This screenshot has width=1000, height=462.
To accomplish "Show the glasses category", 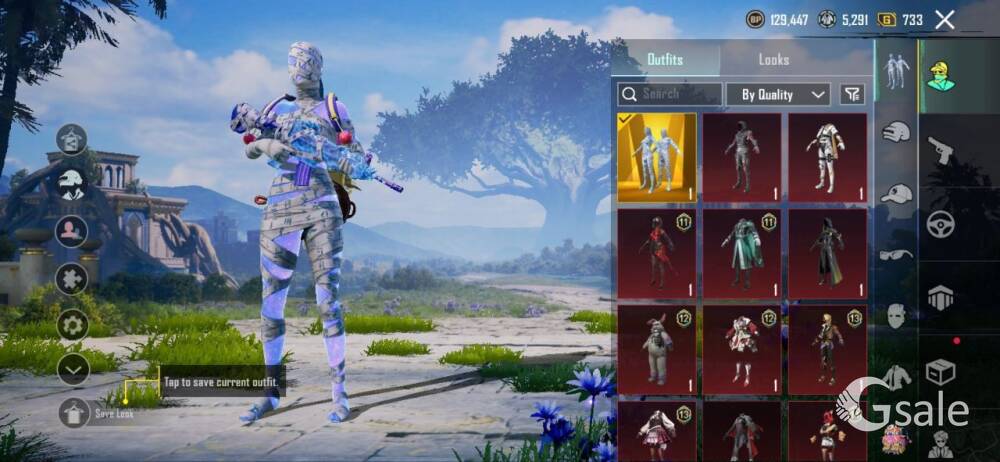I will [895, 255].
